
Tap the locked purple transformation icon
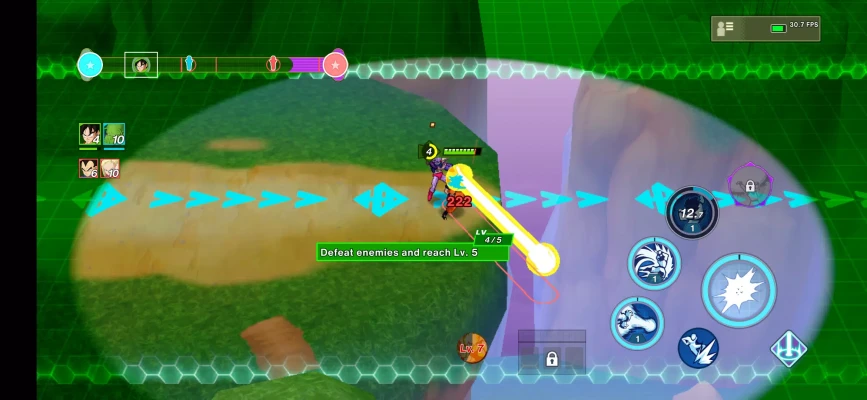[749, 185]
